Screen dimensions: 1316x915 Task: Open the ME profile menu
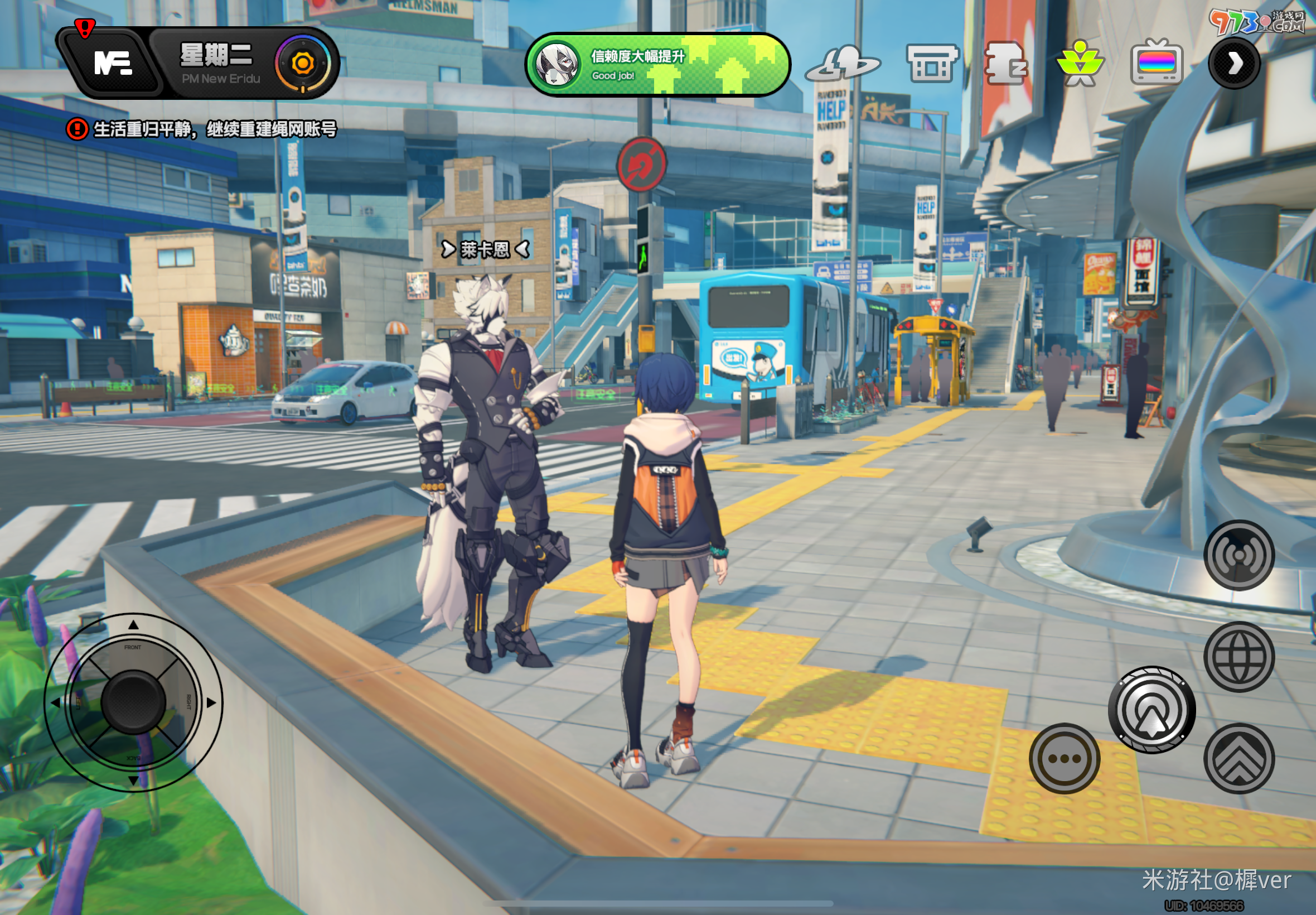tap(112, 63)
